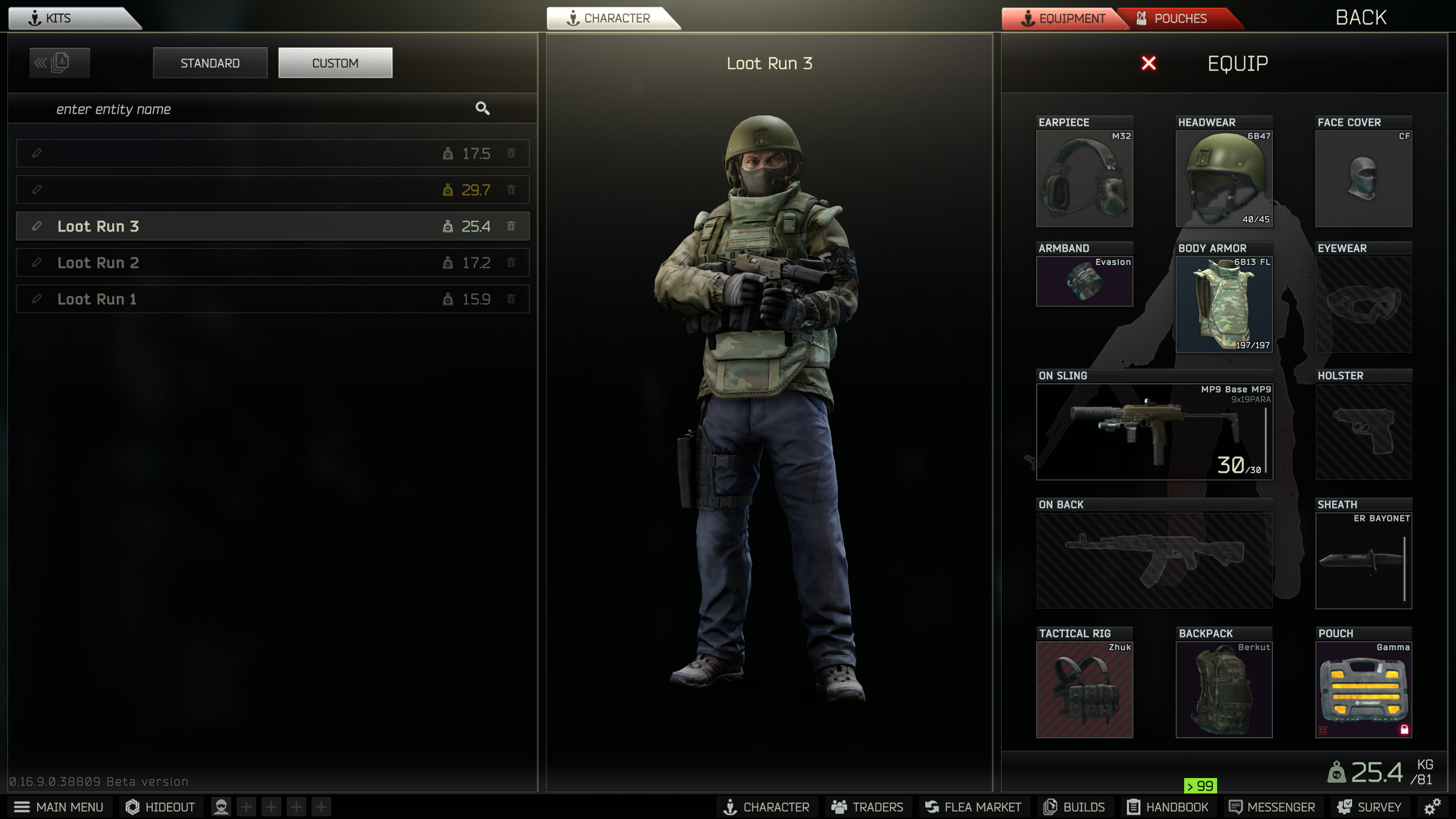Select the CUSTOM kits button
Image resolution: width=1456 pixels, height=819 pixels.
(335, 63)
